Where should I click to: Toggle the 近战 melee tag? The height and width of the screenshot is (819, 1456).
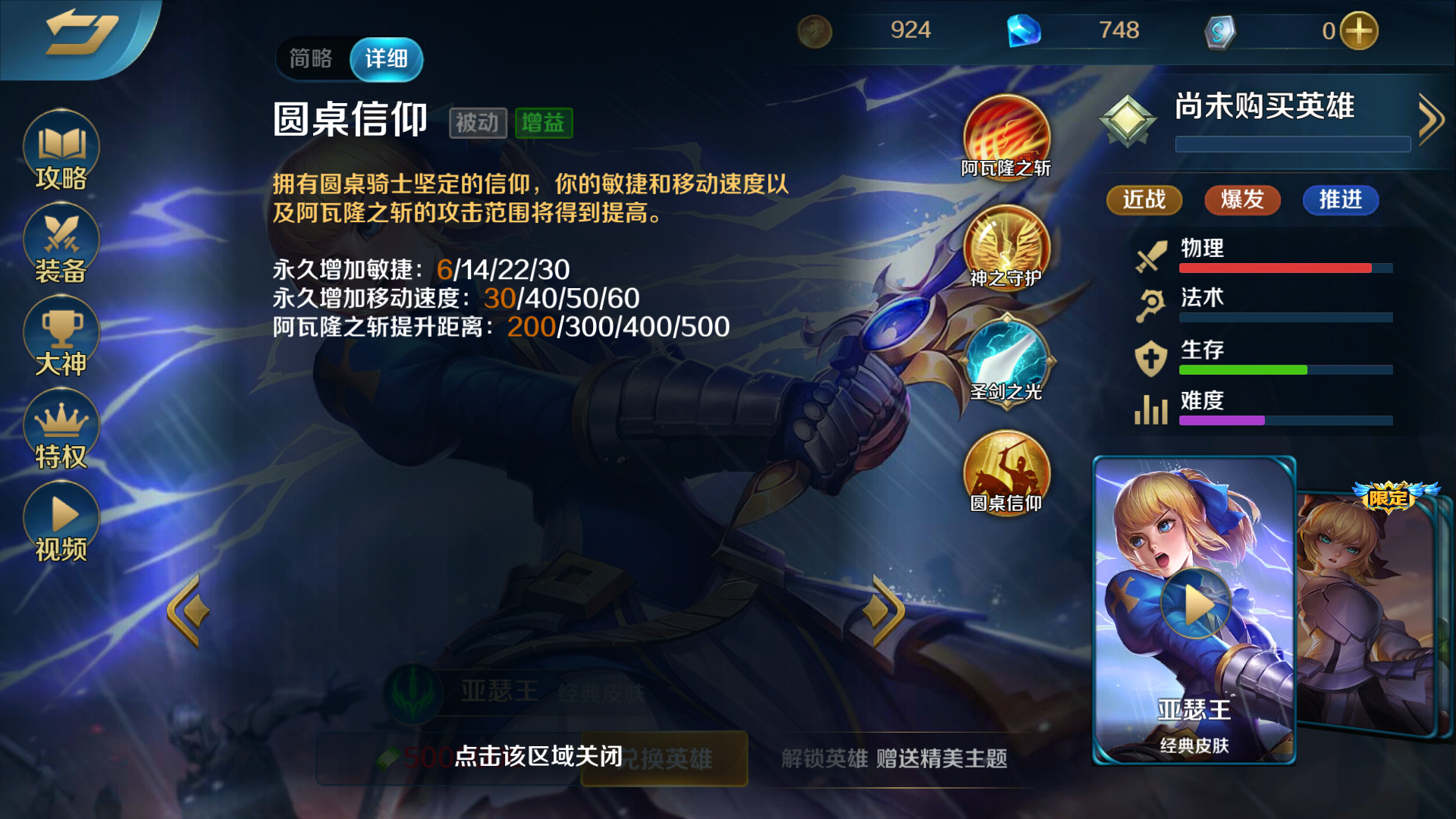[1144, 200]
